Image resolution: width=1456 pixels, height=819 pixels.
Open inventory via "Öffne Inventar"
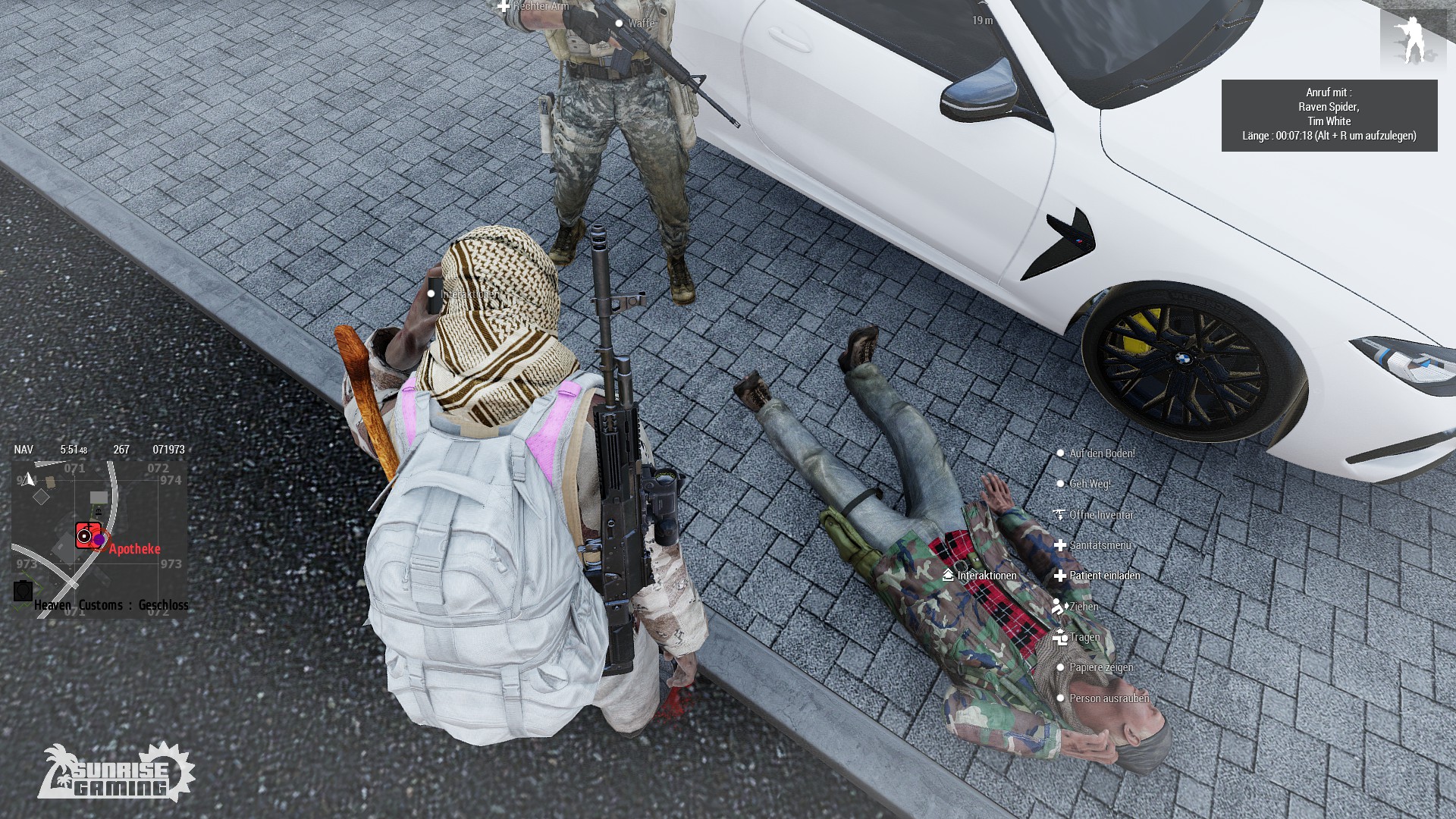click(1101, 515)
